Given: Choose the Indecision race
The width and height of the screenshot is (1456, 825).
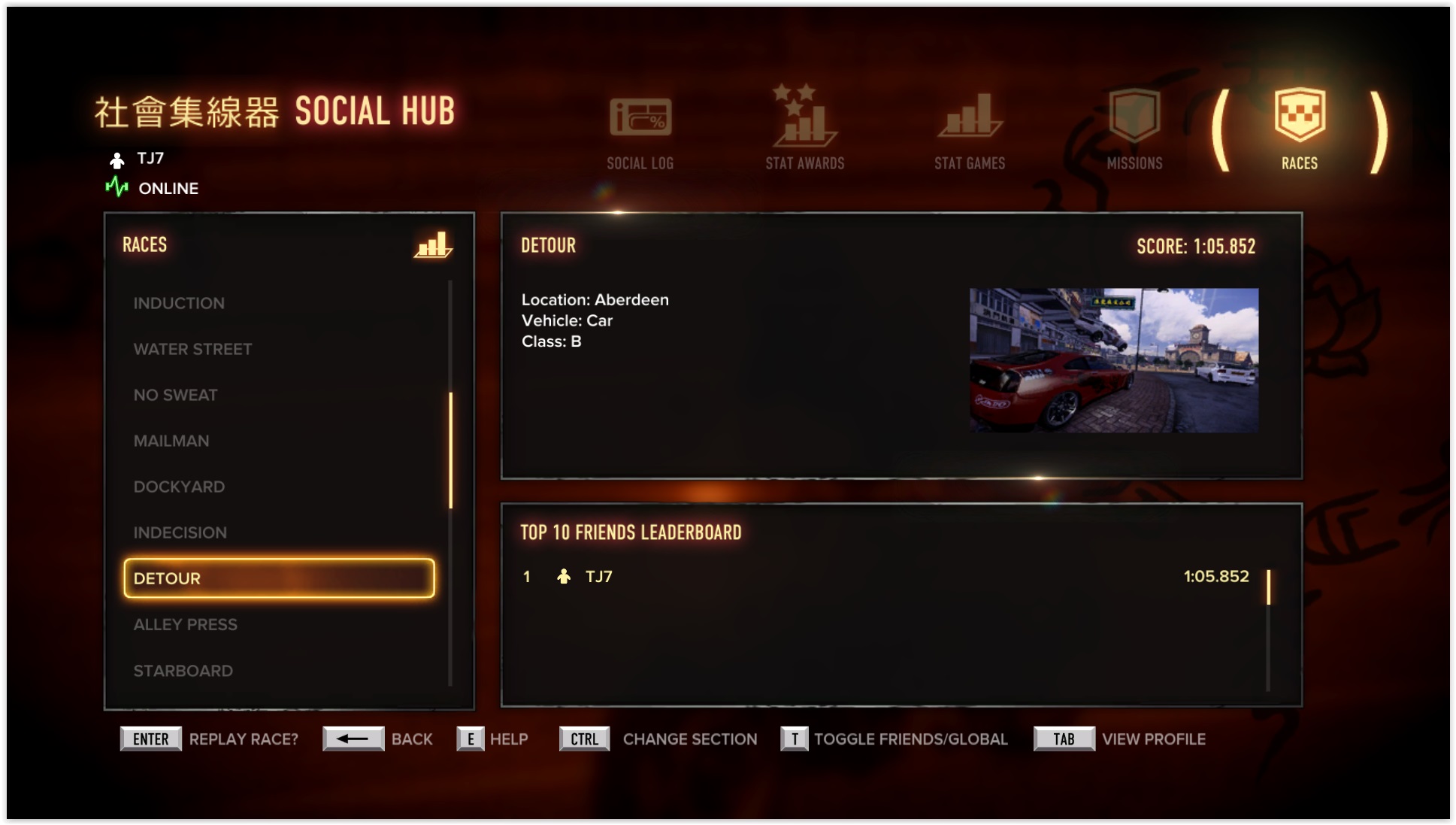Looking at the screenshot, I should point(180,532).
